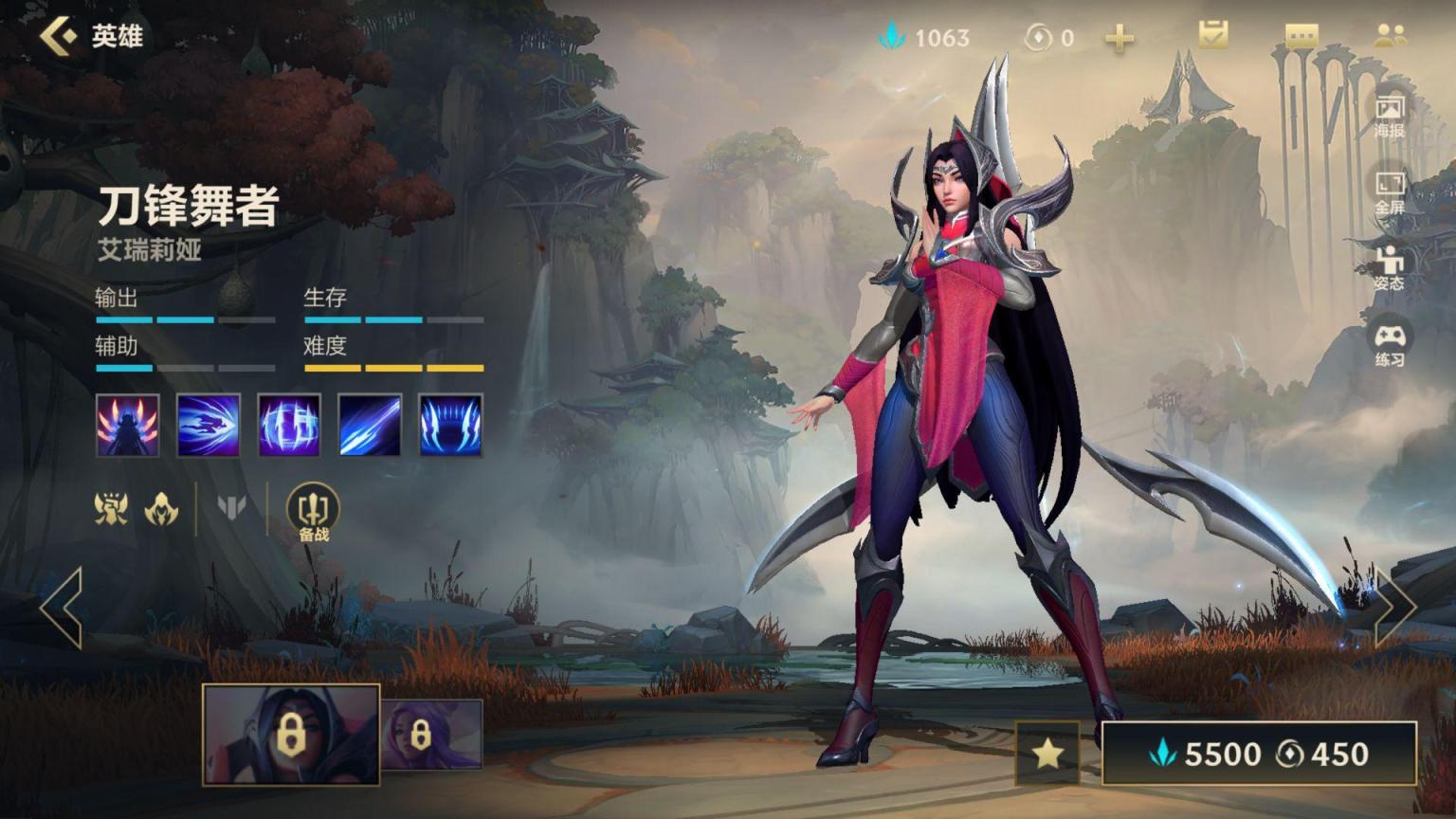Click the gold plus add-currency button
The image size is (1456, 819).
(1119, 38)
